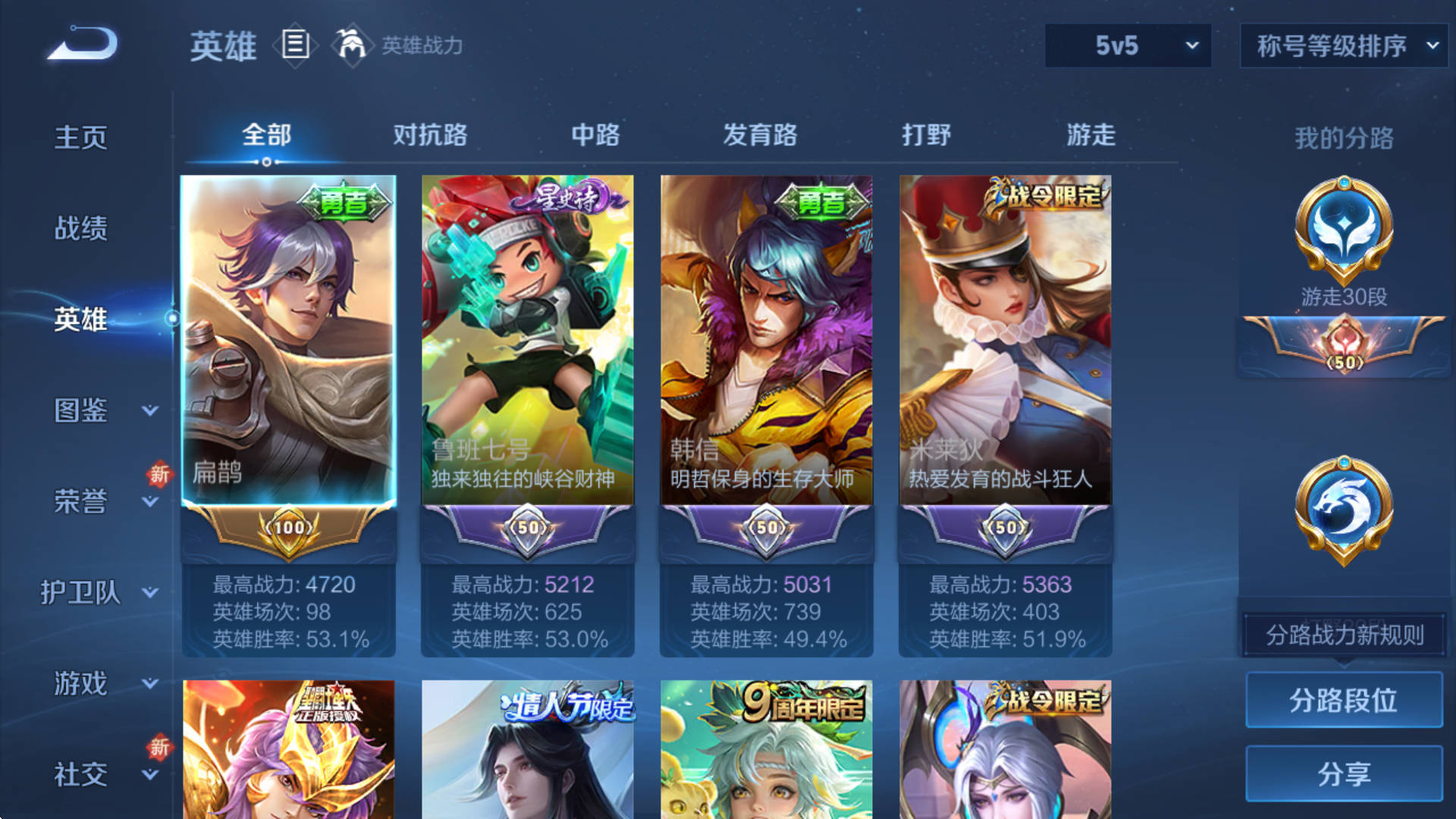Image resolution: width=1456 pixels, height=819 pixels.
Task: Choose the 韩信 hero card
Action: [x=766, y=341]
